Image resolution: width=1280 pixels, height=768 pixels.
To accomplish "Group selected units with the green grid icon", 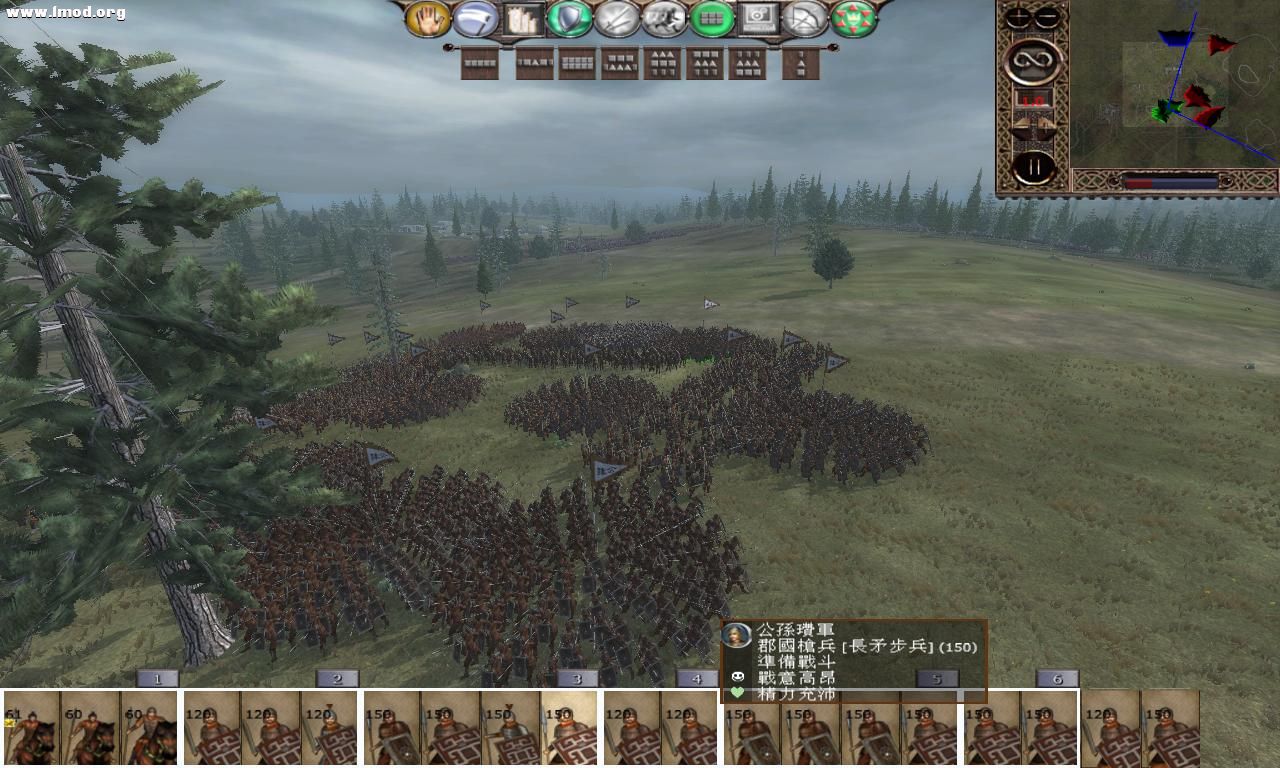I will pos(710,20).
